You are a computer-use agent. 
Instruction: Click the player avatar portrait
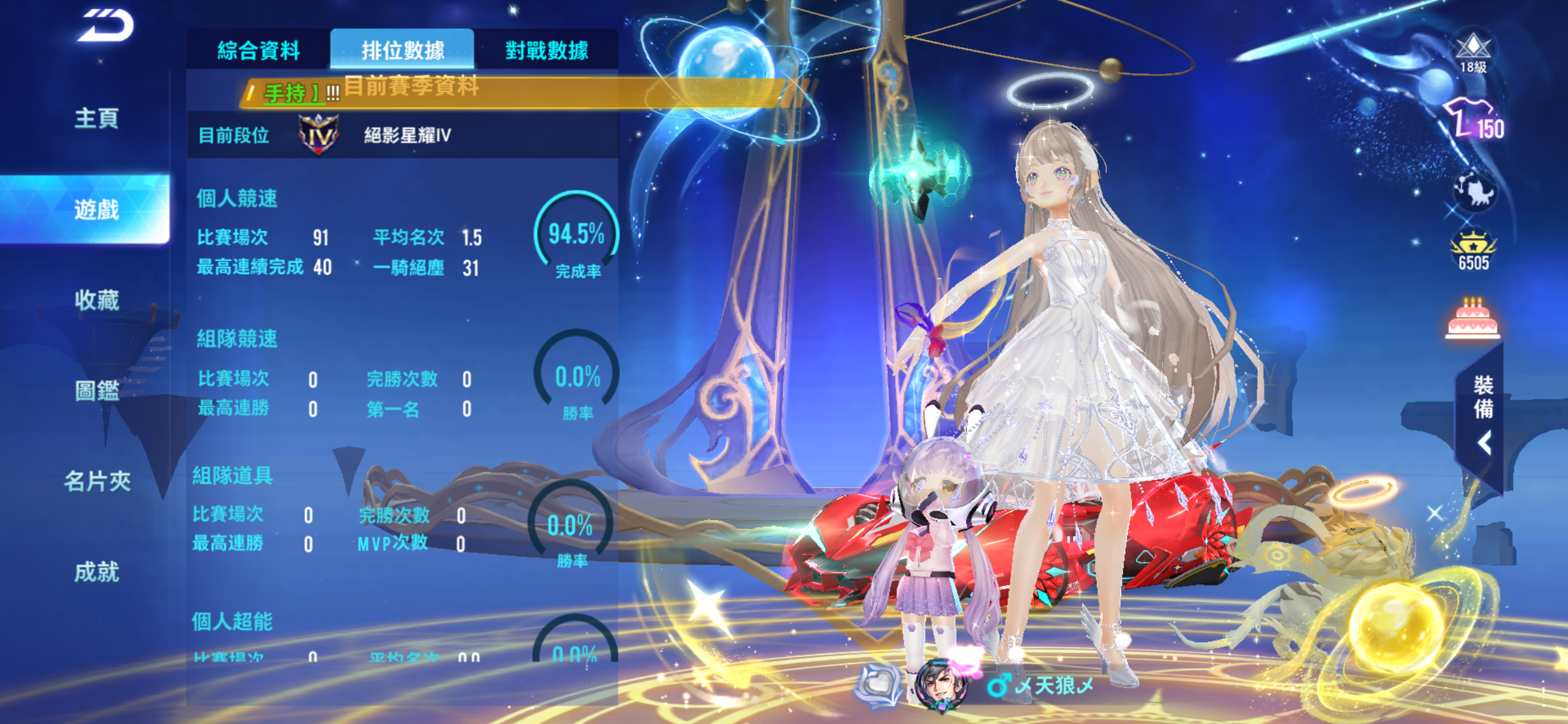click(941, 685)
